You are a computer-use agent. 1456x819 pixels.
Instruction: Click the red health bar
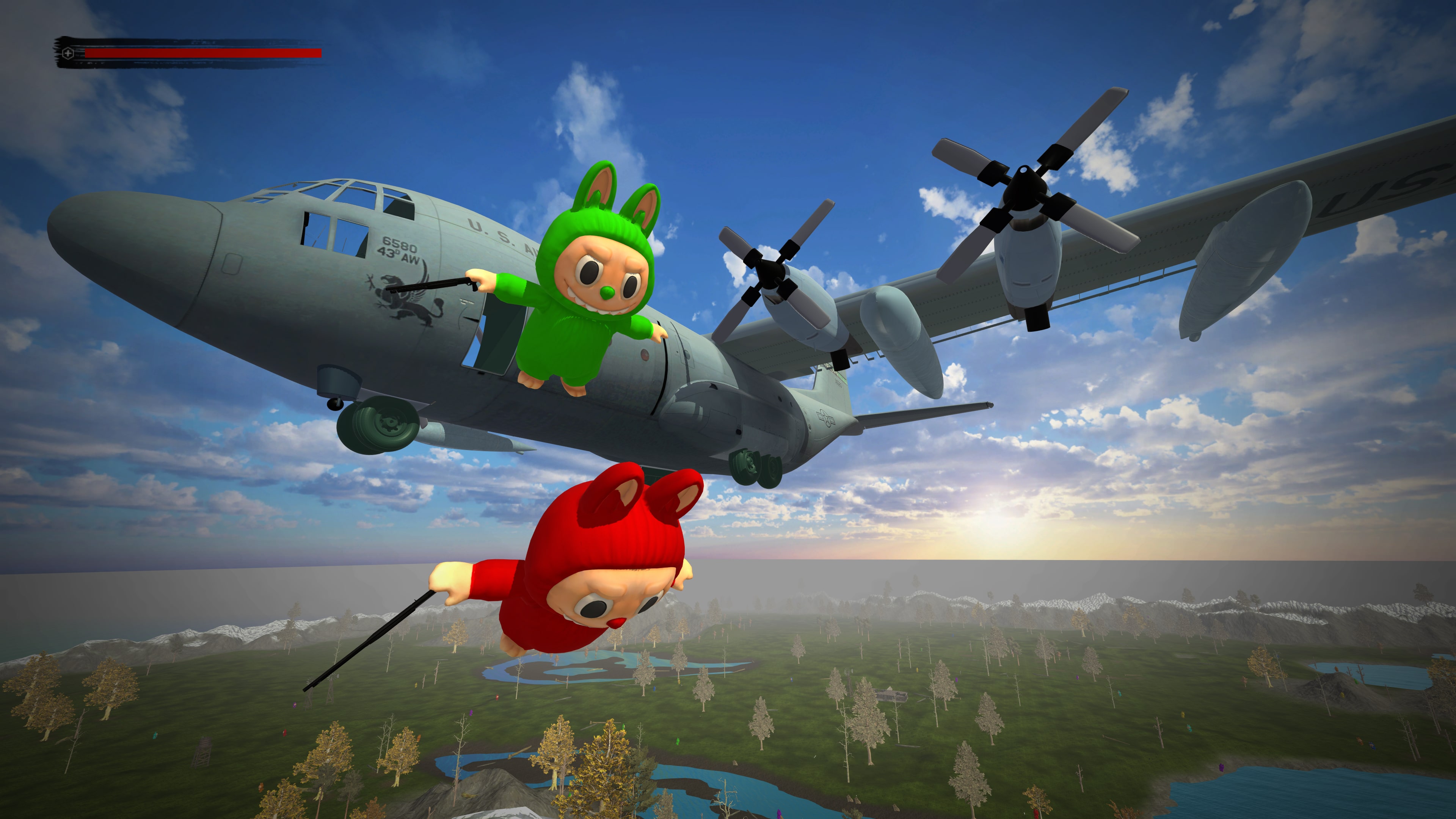[204, 53]
